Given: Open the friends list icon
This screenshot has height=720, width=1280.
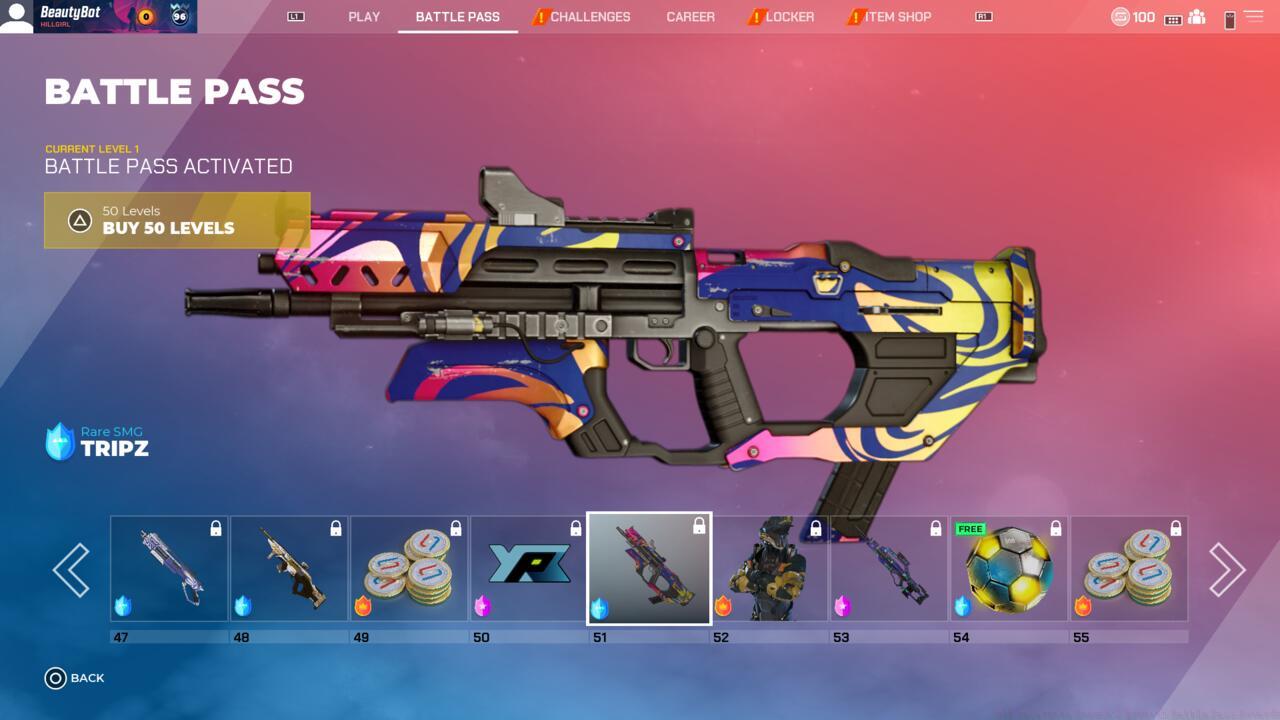Looking at the screenshot, I should click(1197, 18).
